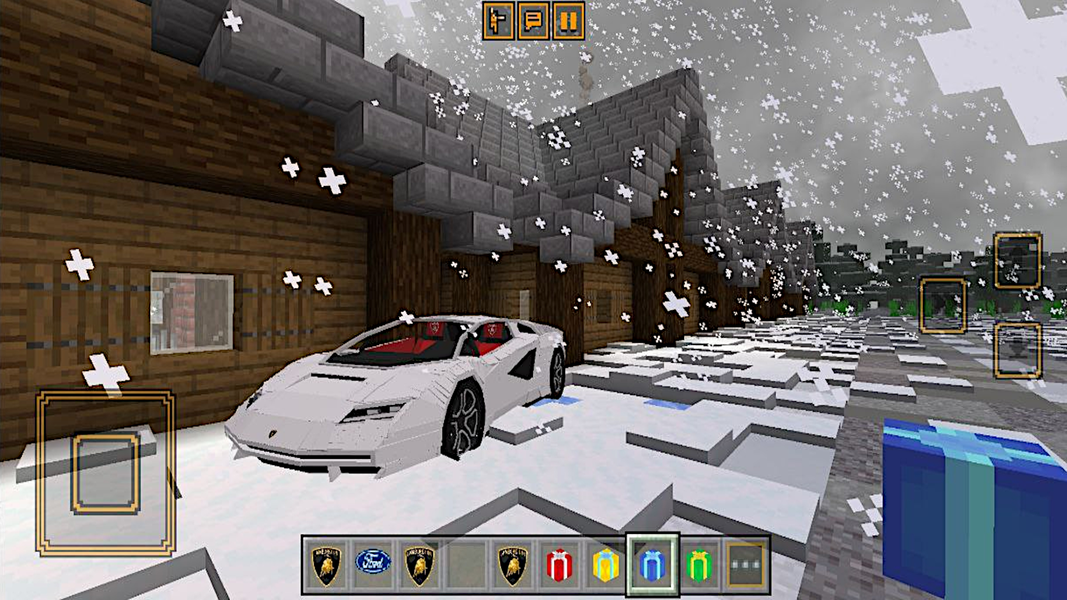Toggle the character view mode icon

click(x=498, y=20)
